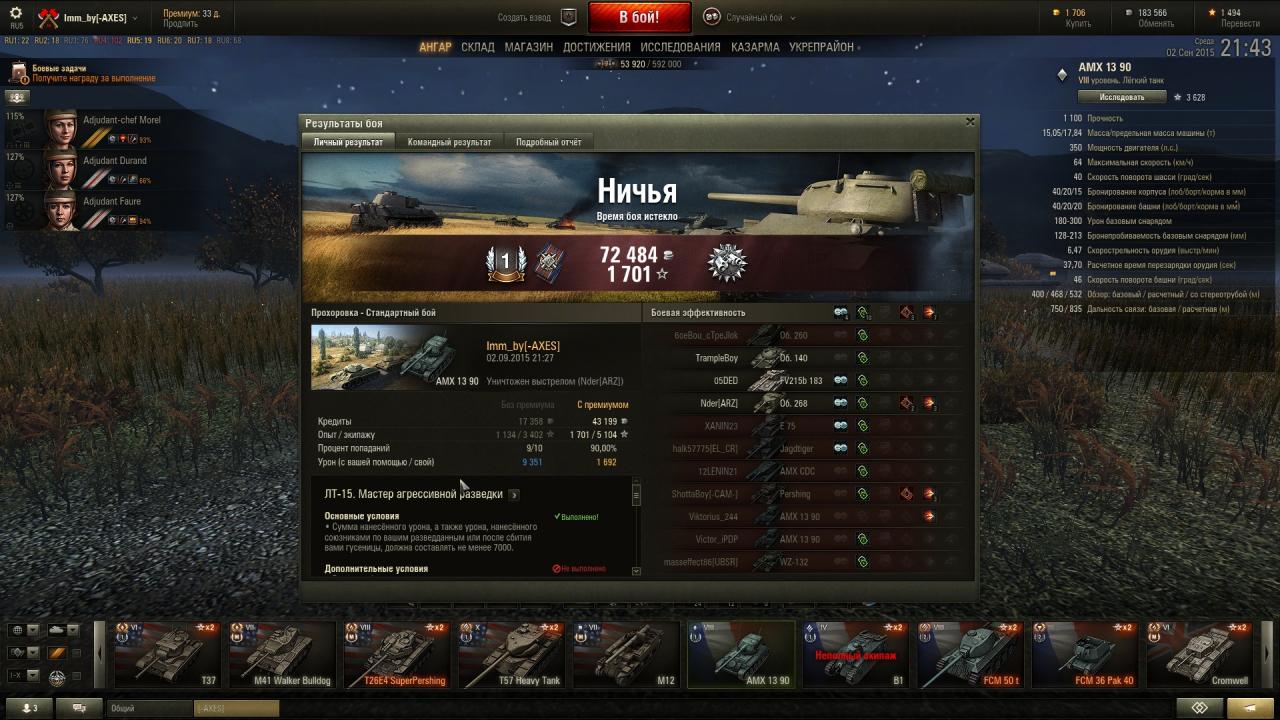Expand the ЛТ-15 mission details arrow
1280x720 pixels.
click(514, 494)
